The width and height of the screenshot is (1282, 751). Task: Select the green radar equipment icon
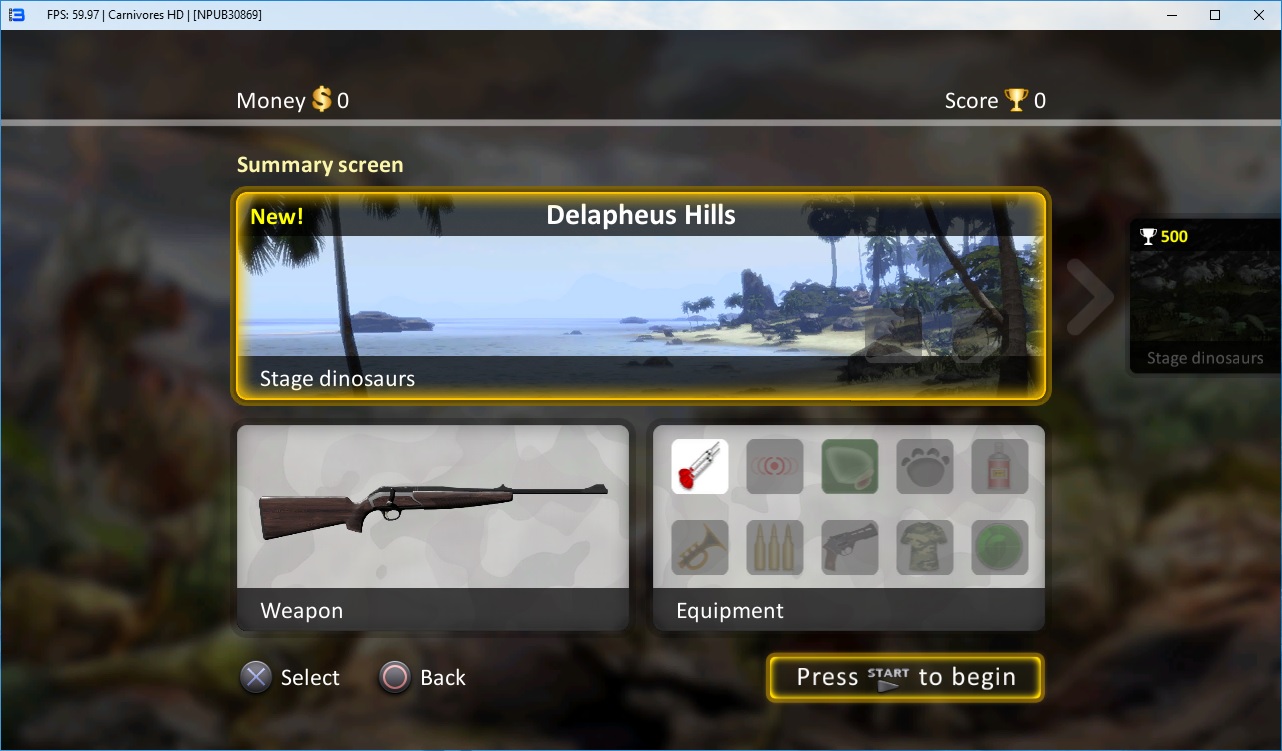tap(1000, 547)
